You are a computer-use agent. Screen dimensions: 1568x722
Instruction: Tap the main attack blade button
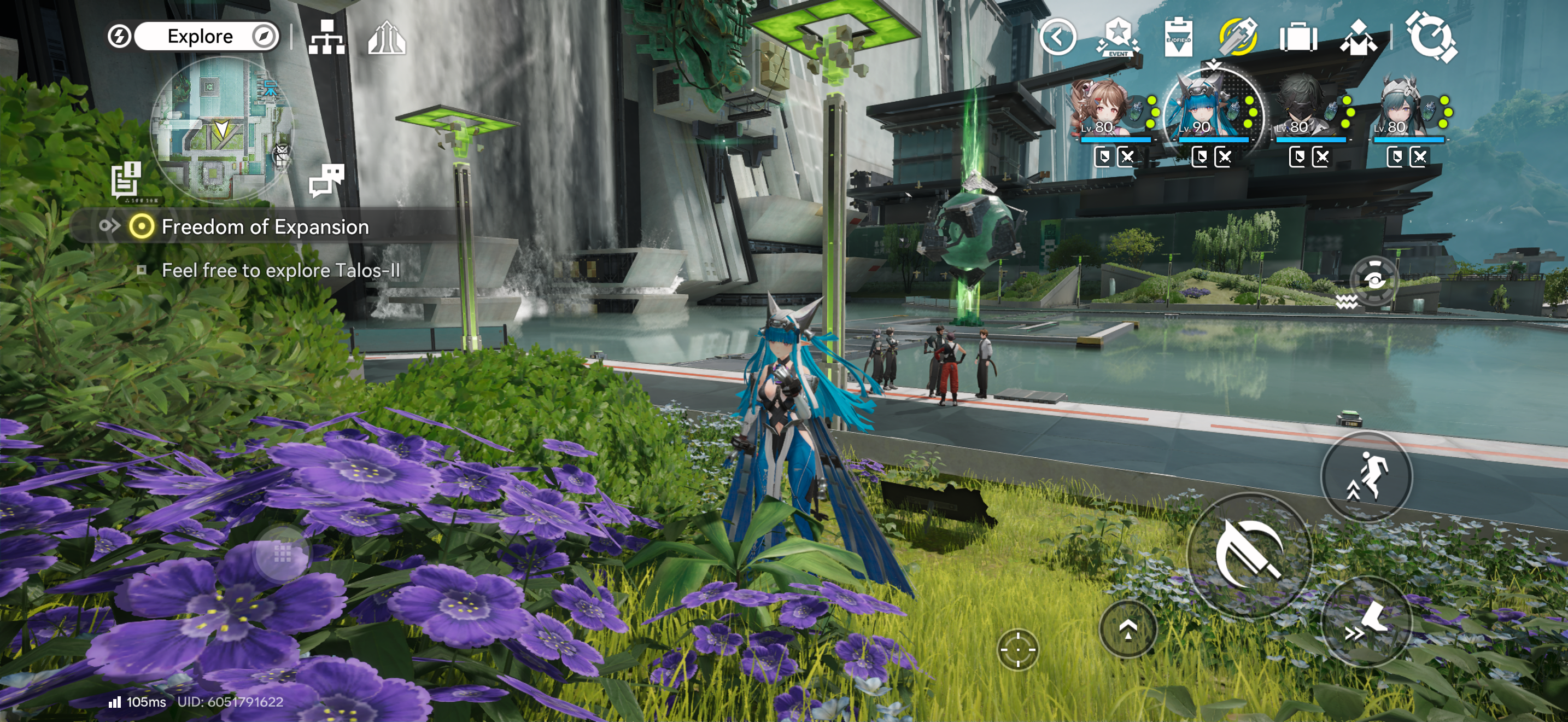(1249, 555)
